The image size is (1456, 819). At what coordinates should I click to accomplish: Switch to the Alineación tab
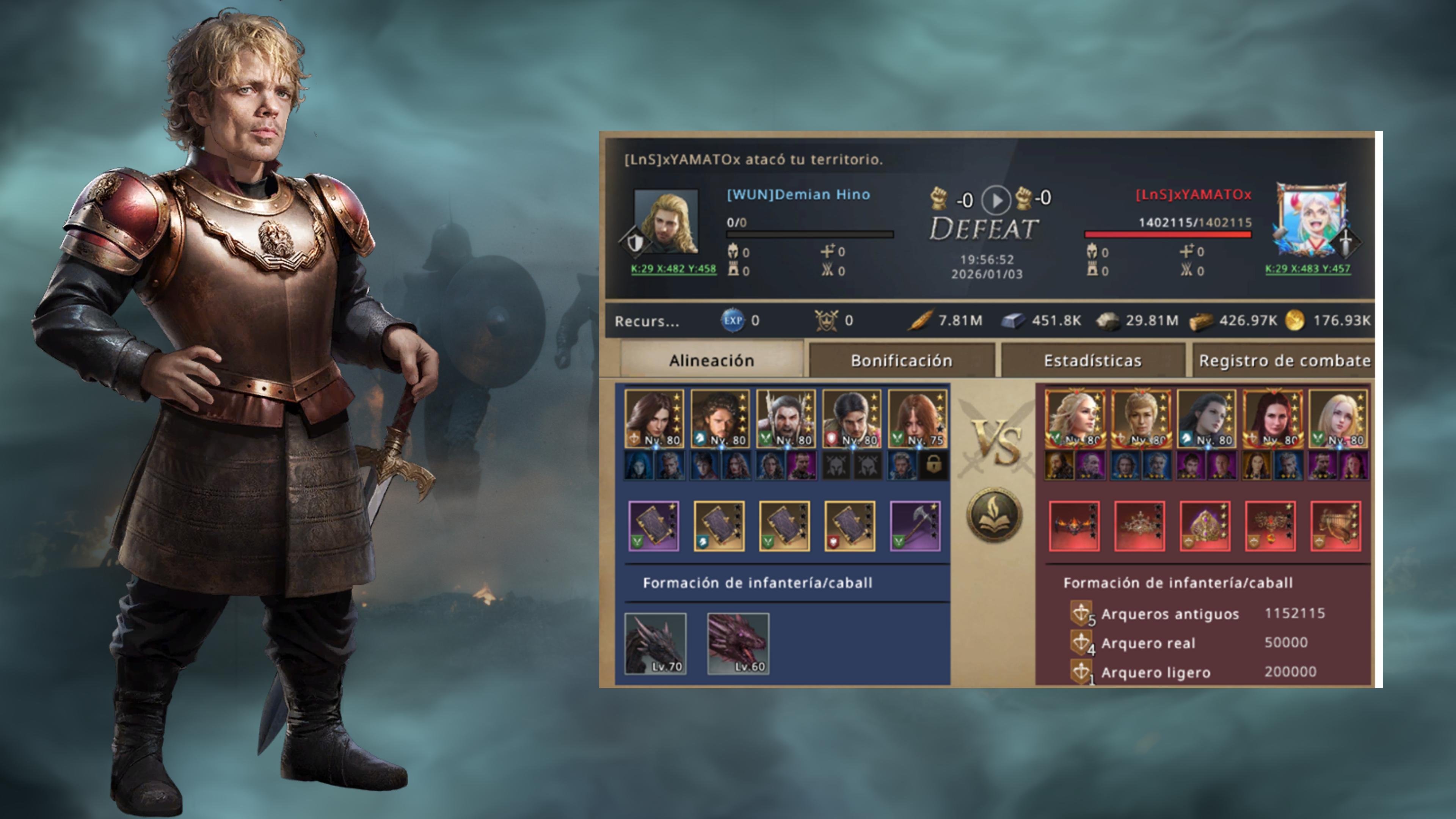pos(711,360)
